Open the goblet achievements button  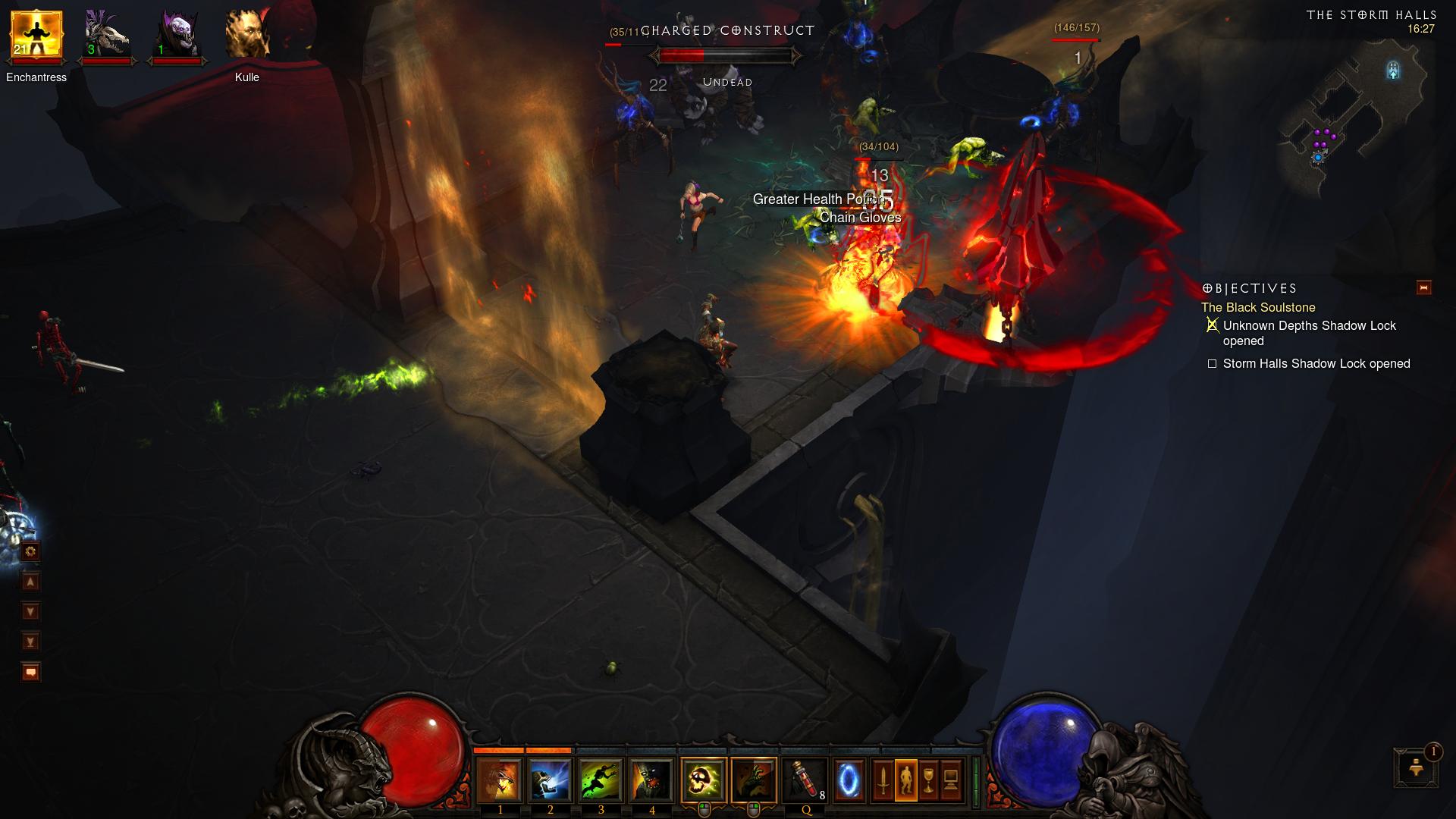pyautogui.click(x=928, y=780)
